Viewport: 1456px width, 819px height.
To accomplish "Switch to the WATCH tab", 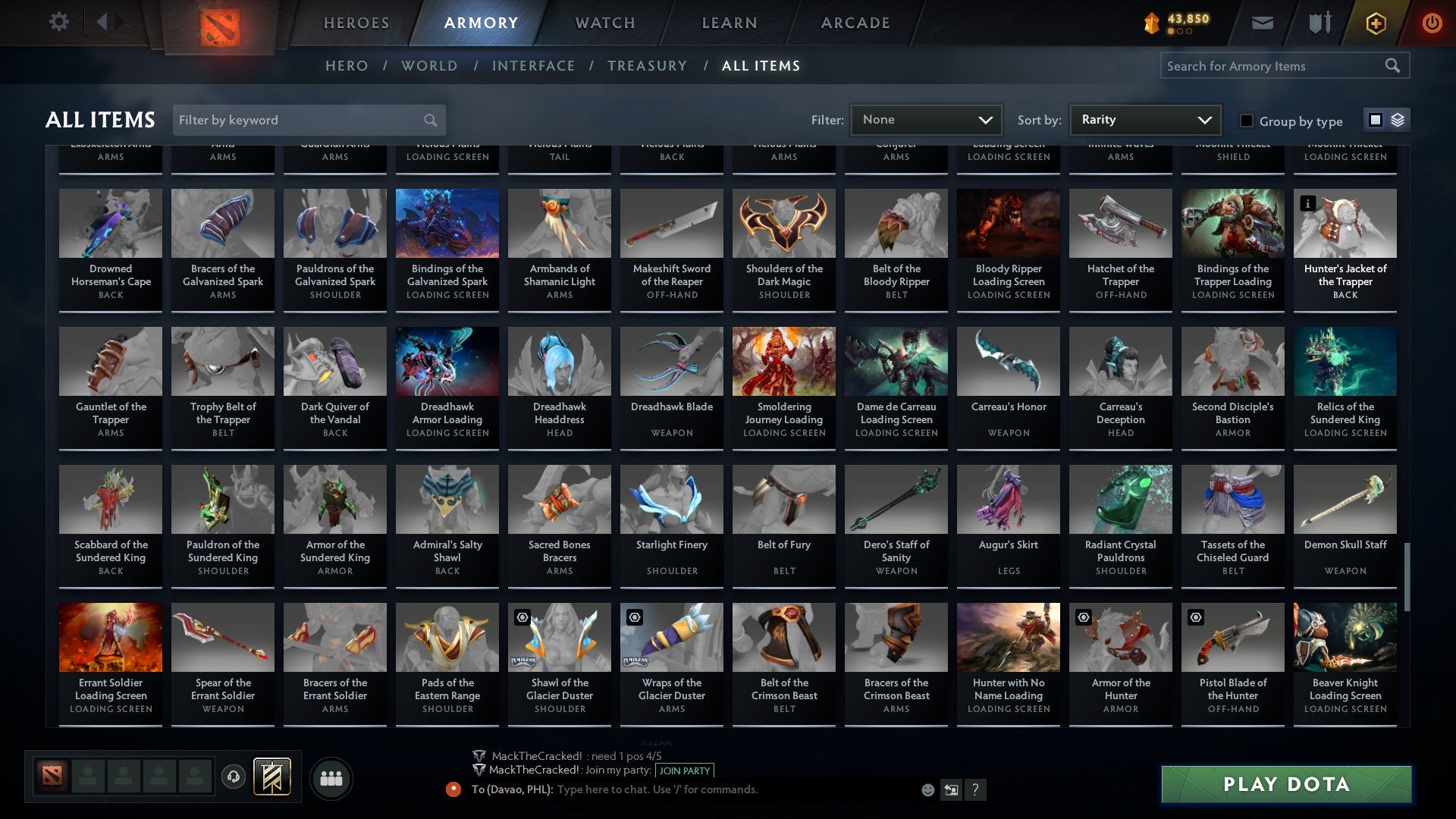I will (604, 23).
